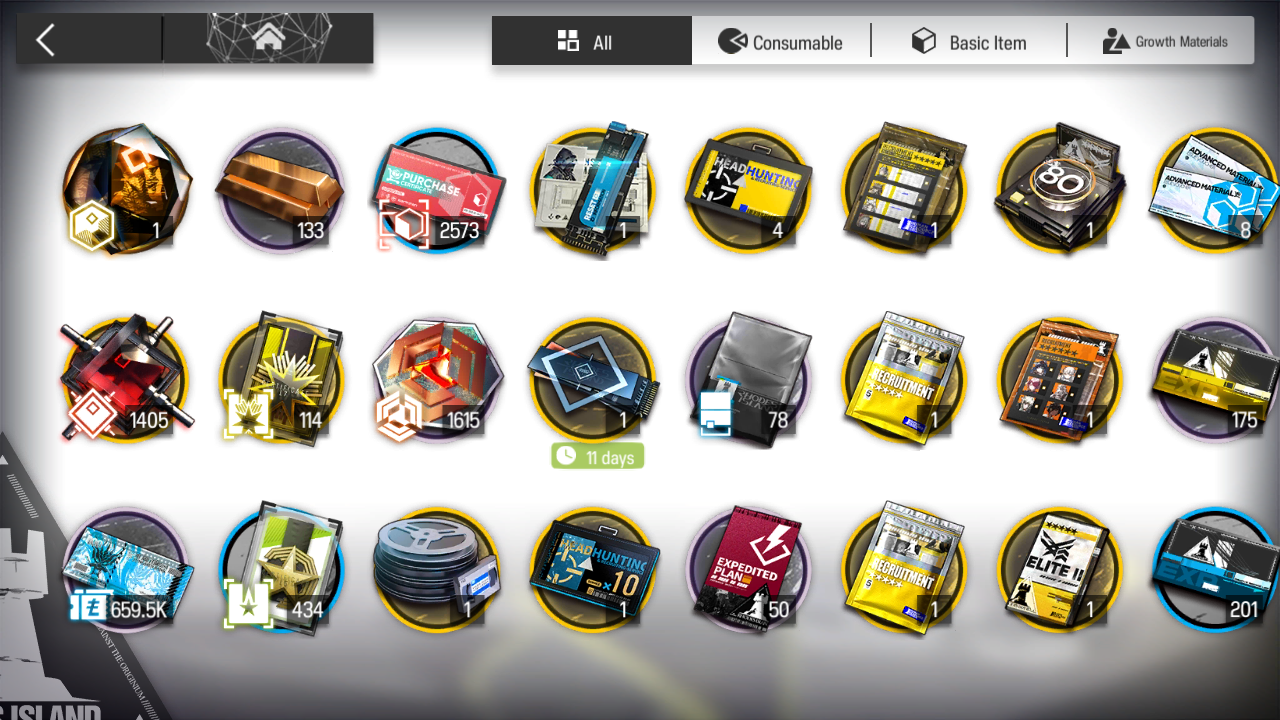Select the currency item showing 659.5K
This screenshot has width=1280, height=720.
point(125,570)
